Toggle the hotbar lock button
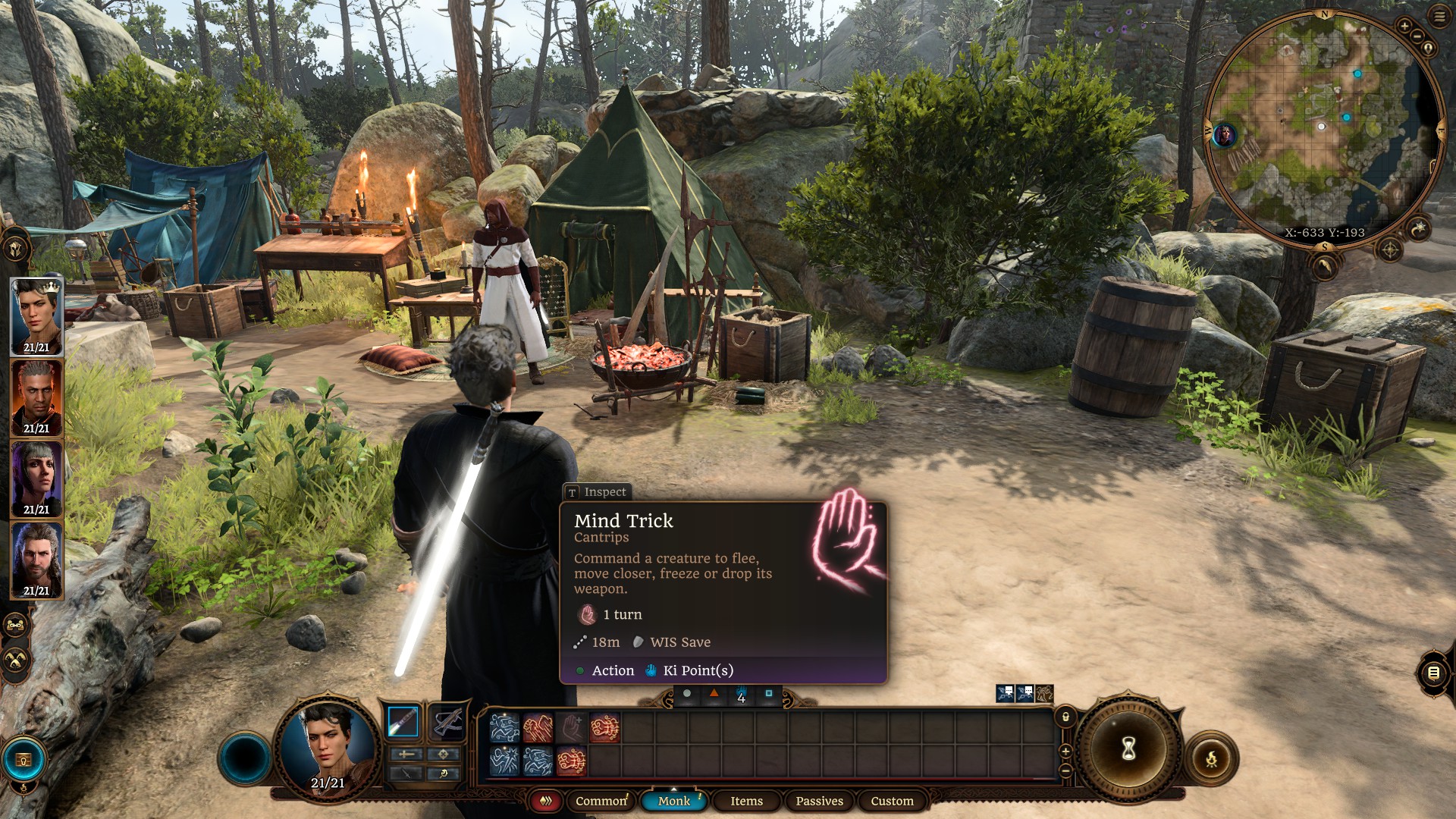Screen dimensions: 1456x819 point(1065,717)
